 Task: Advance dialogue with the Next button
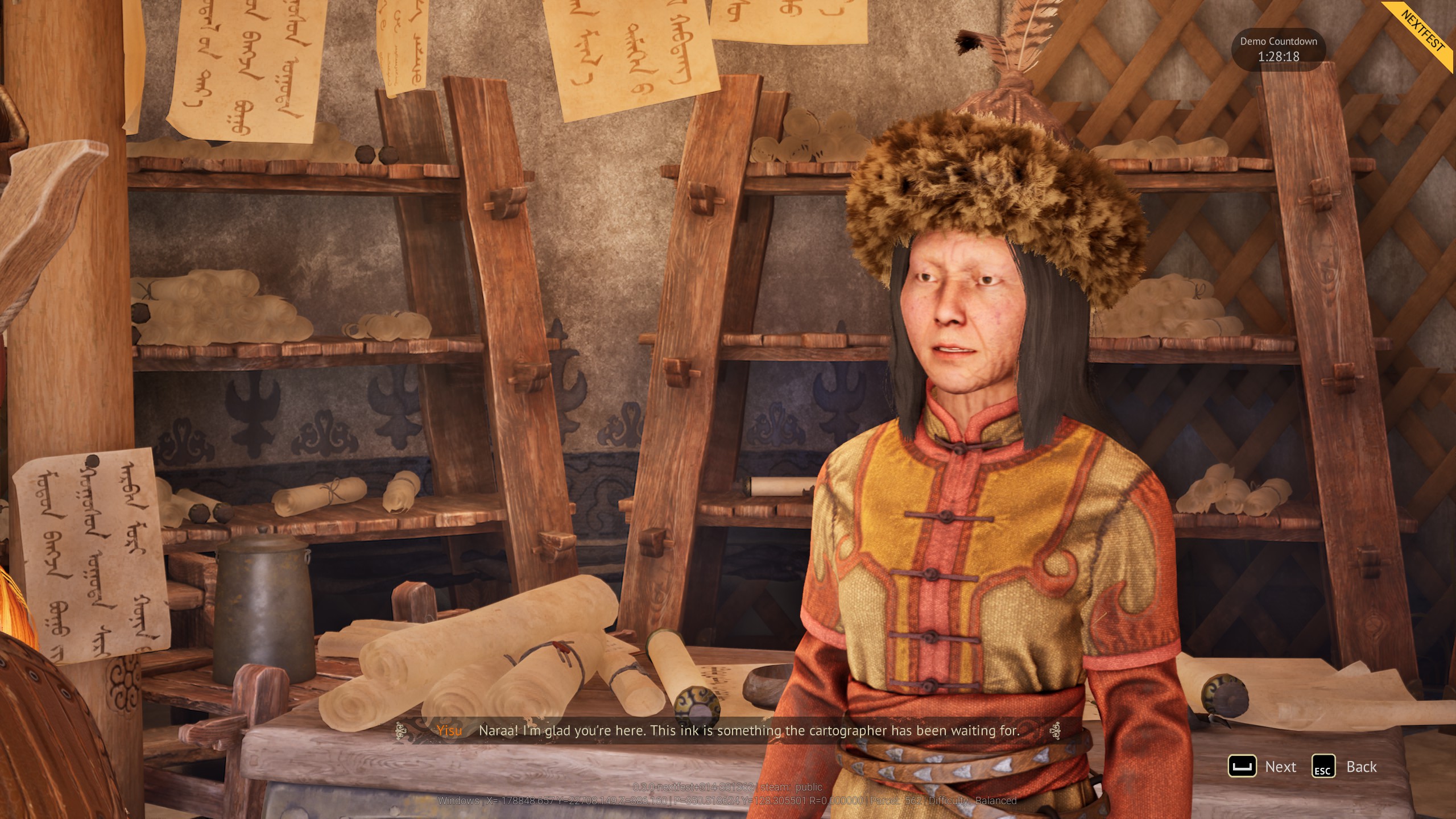click(x=1281, y=767)
